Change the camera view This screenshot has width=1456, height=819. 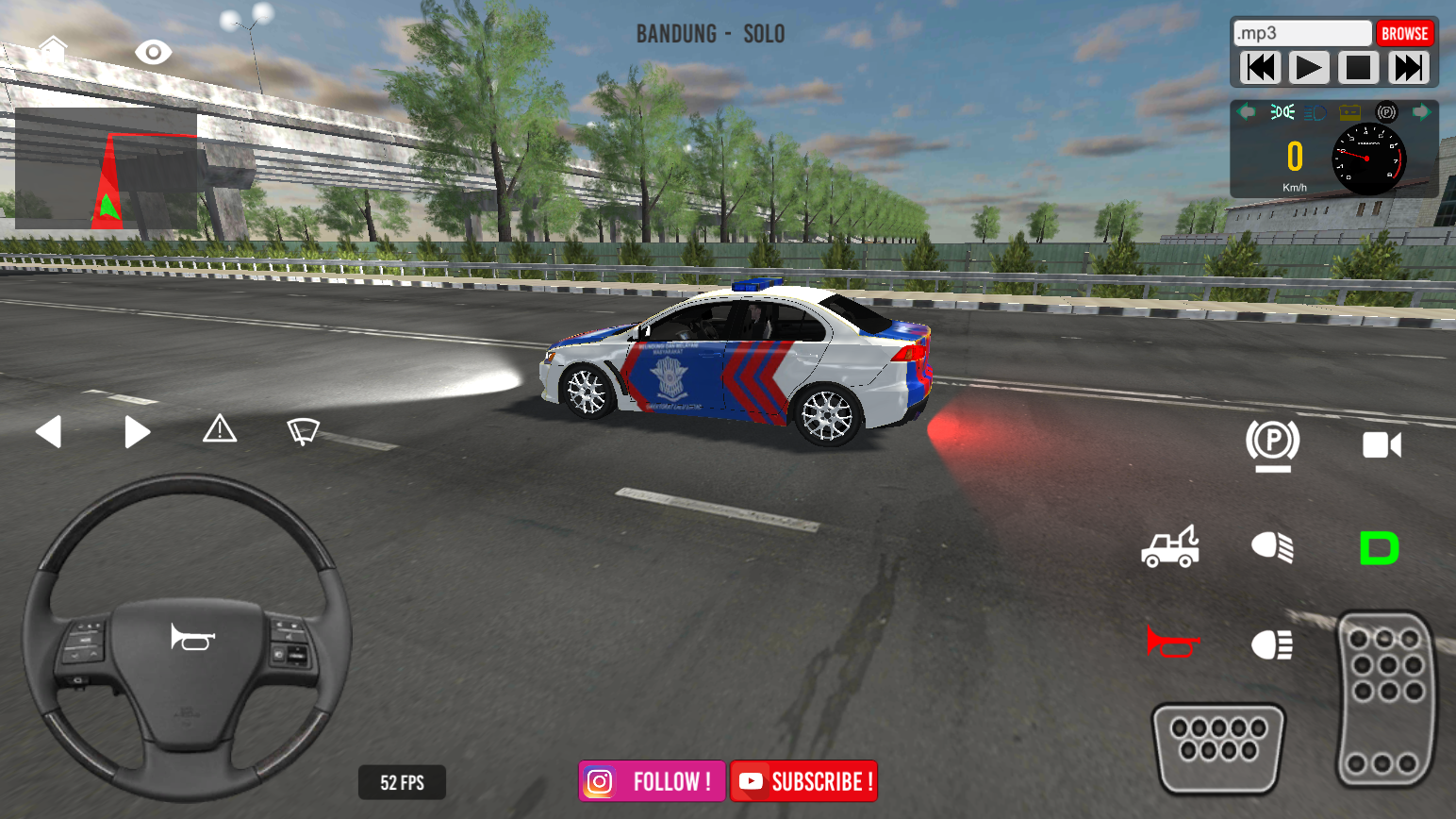pyautogui.click(x=1382, y=444)
